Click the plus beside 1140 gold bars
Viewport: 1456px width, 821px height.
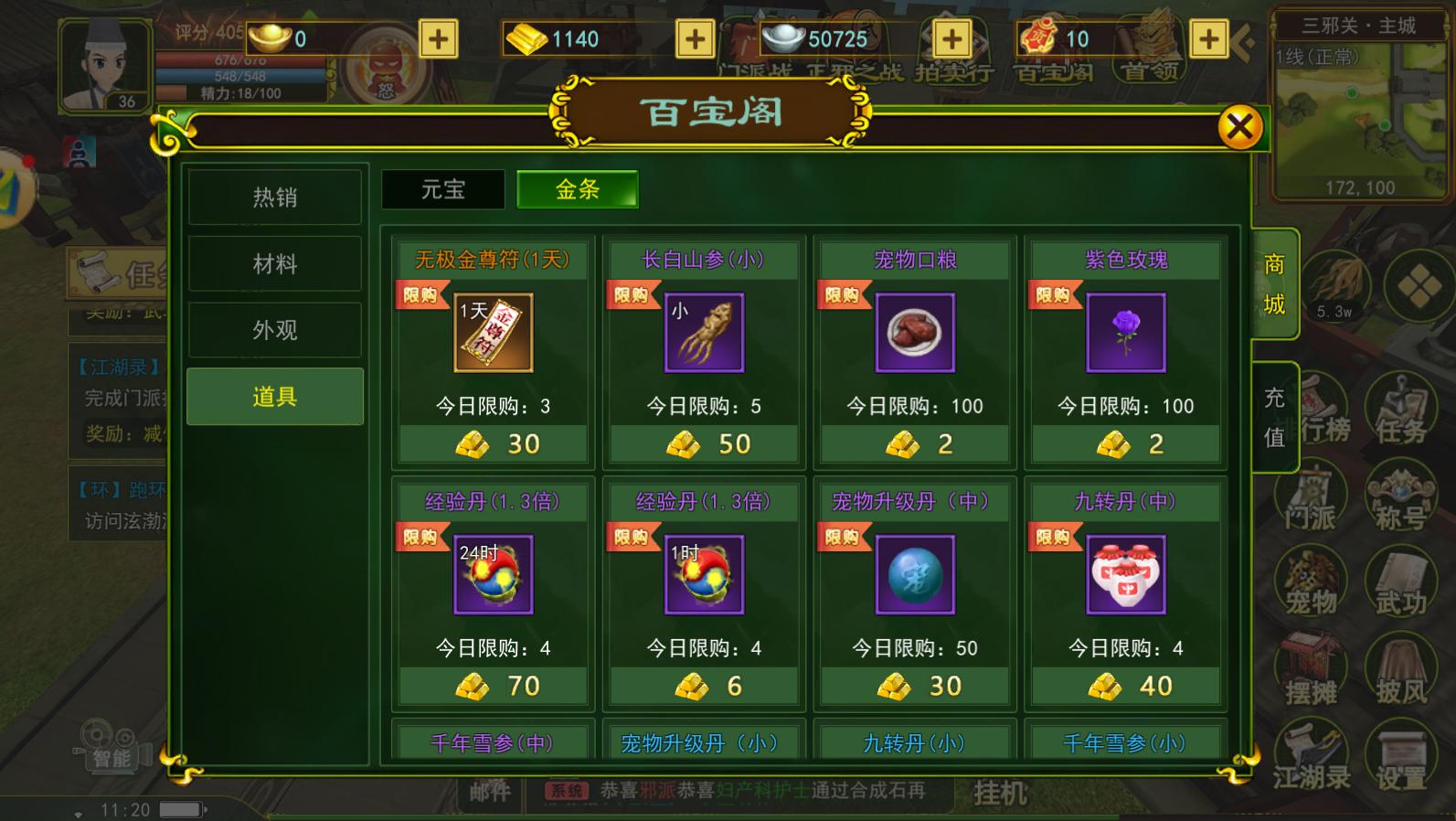(x=695, y=39)
